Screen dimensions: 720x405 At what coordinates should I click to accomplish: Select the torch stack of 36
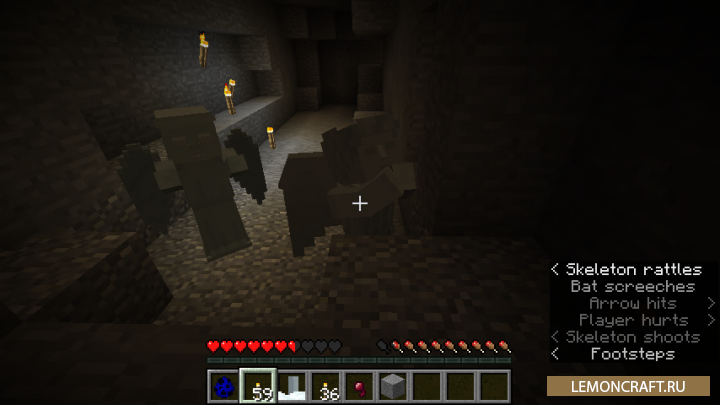coord(326,385)
